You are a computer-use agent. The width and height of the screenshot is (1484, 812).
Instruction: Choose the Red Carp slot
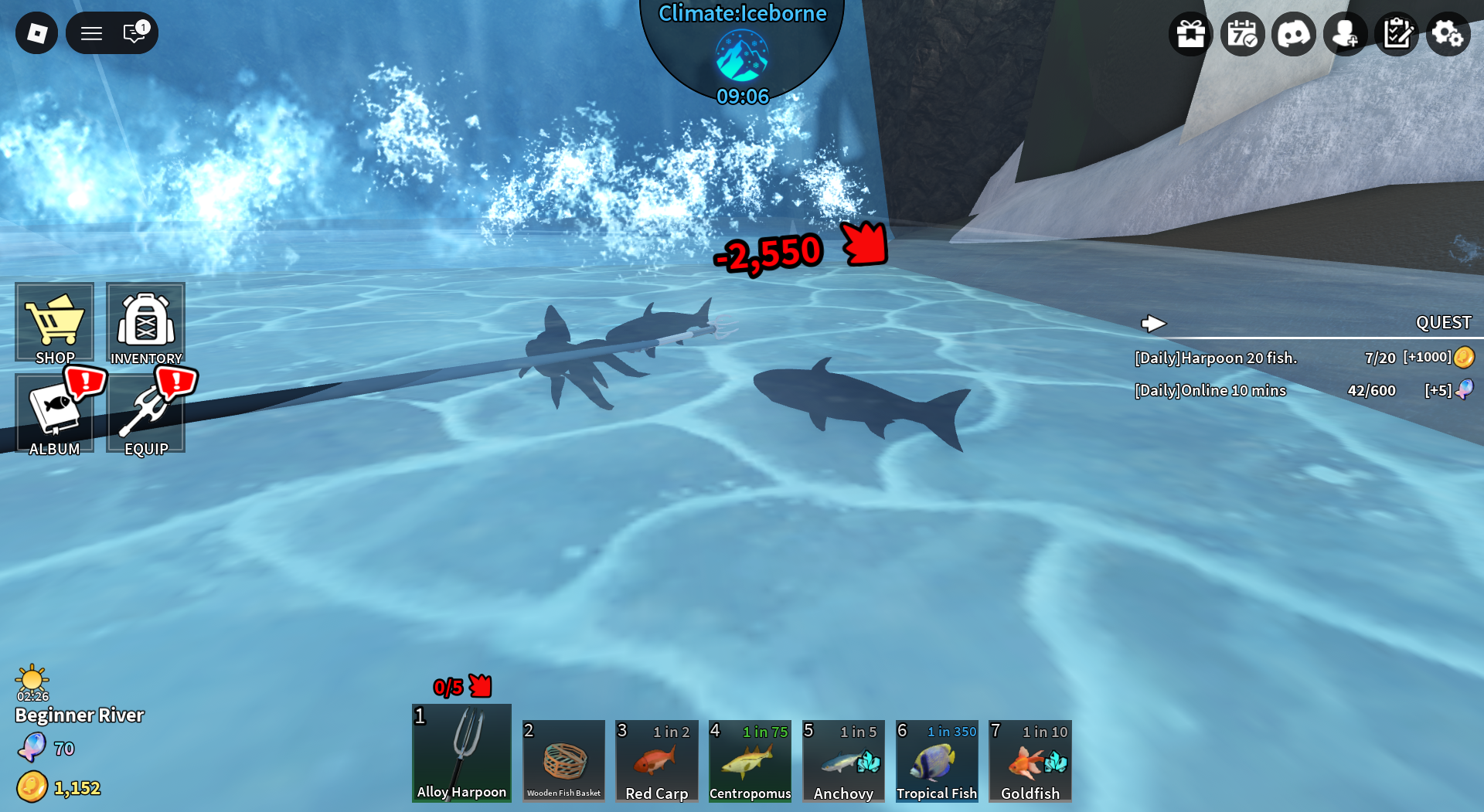[x=657, y=761]
